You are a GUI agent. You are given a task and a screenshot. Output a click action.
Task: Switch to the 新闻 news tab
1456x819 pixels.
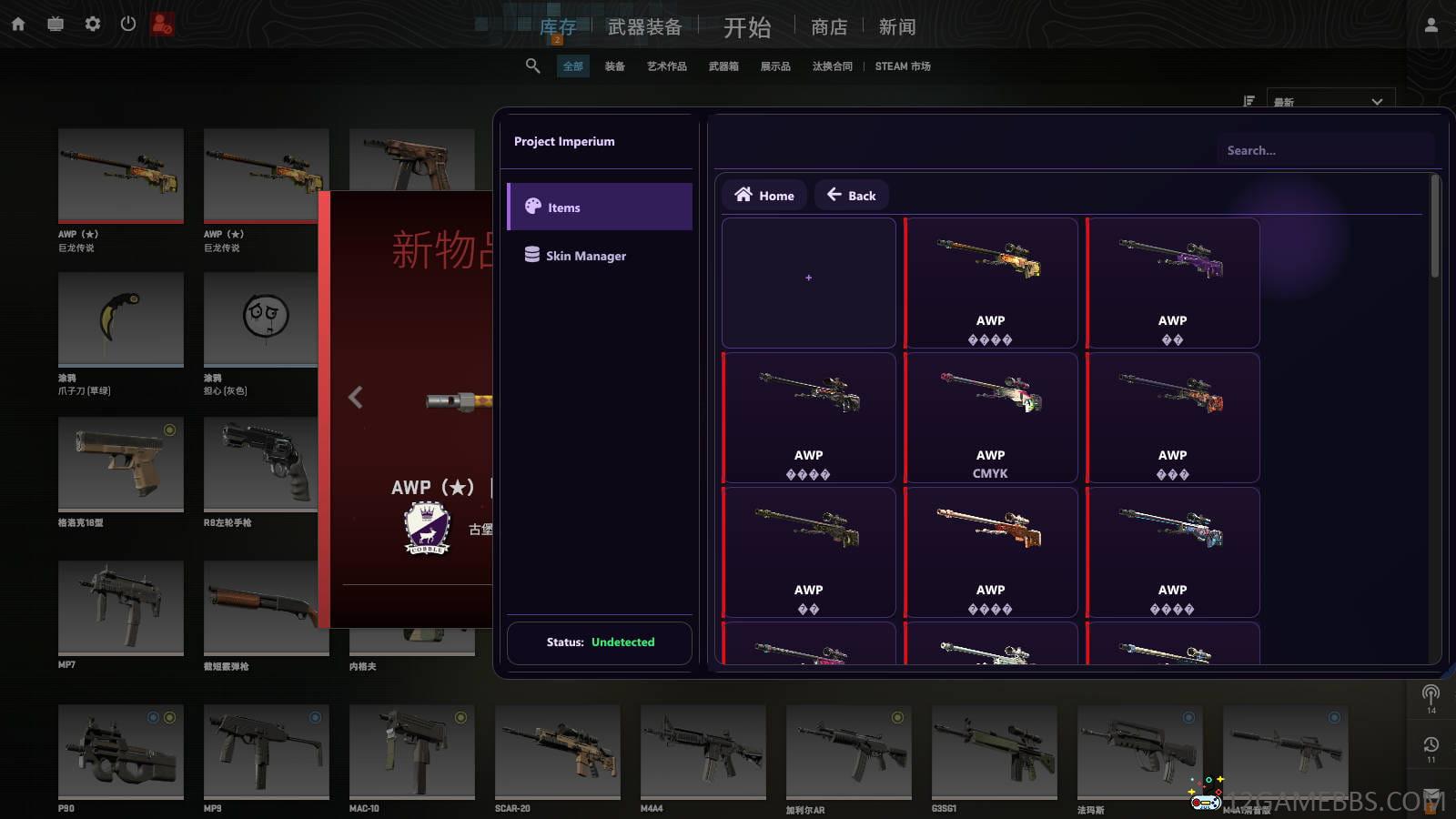click(897, 27)
